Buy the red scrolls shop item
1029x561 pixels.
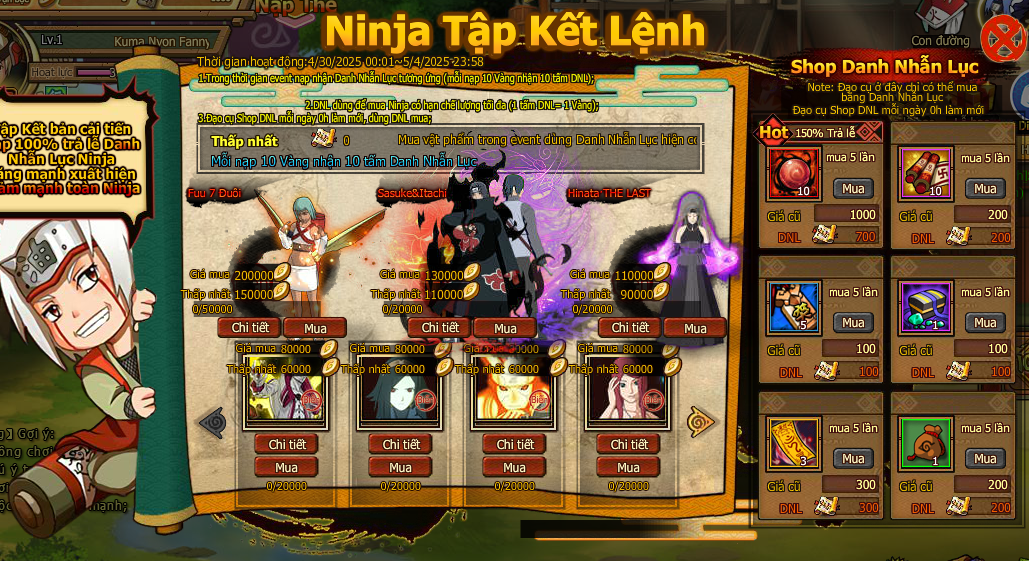[985, 188]
